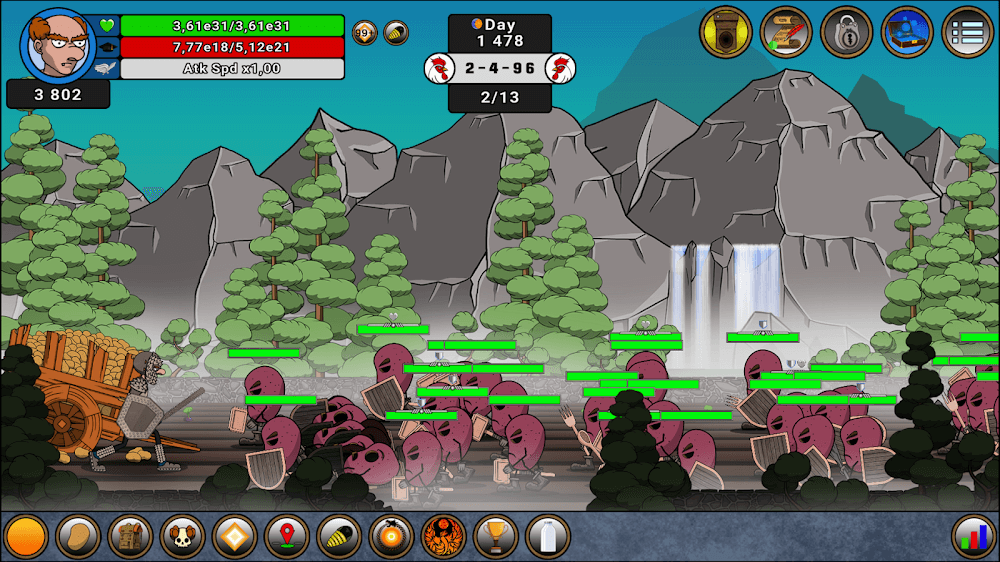Open the glowing treasure chest
This screenshot has width=1000, height=562.
907,32
